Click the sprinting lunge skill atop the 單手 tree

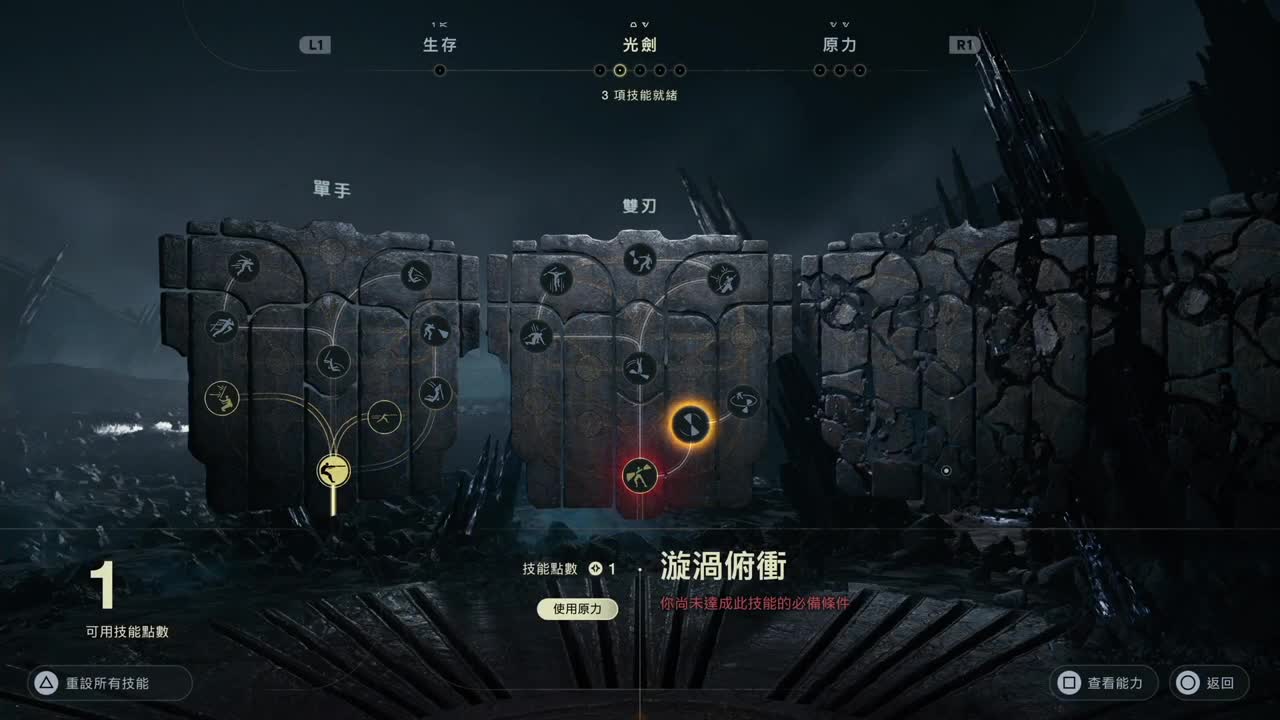click(243, 266)
